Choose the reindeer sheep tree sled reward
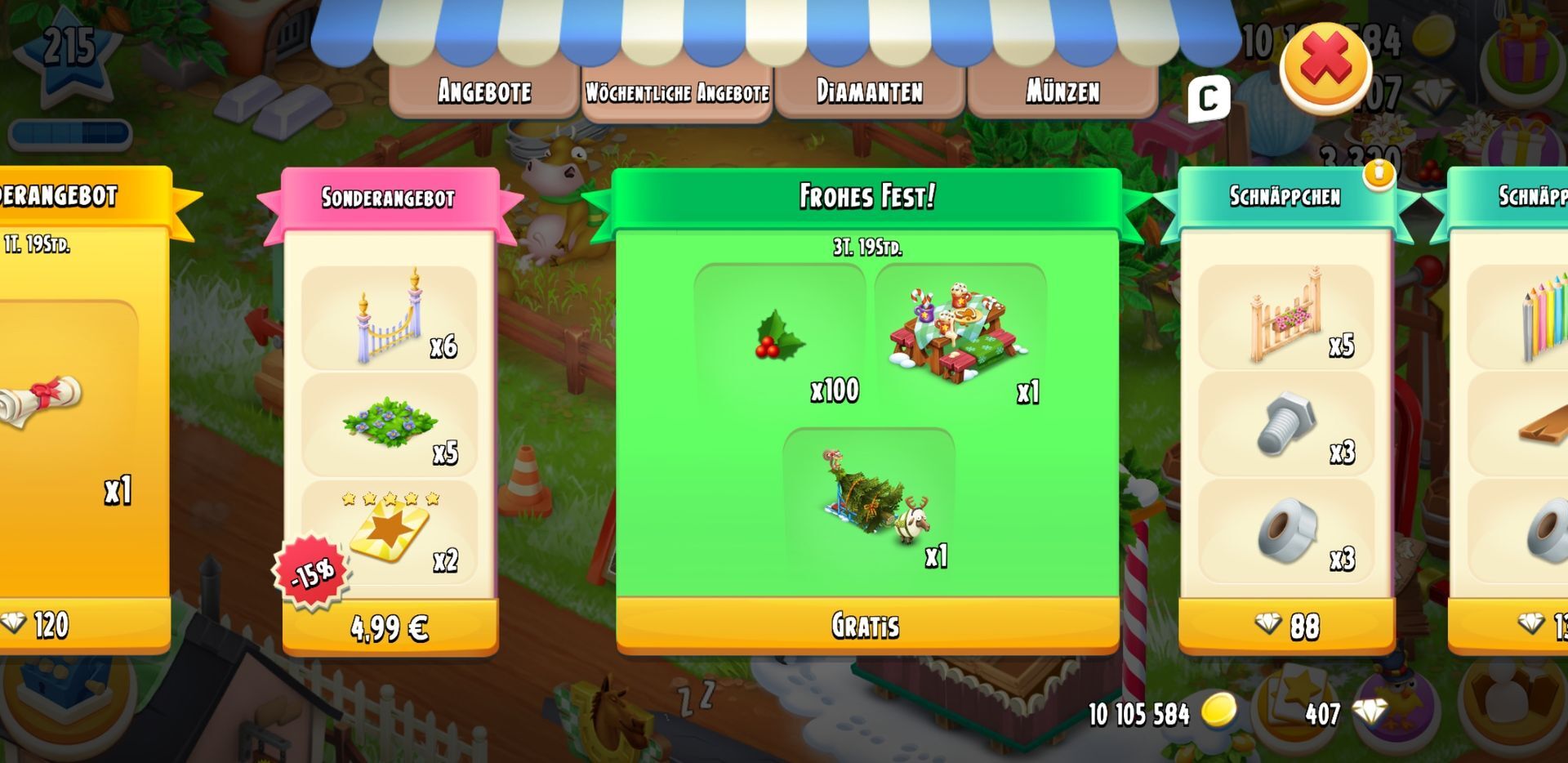Viewport: 1568px width, 763px height. pyautogui.click(x=869, y=500)
